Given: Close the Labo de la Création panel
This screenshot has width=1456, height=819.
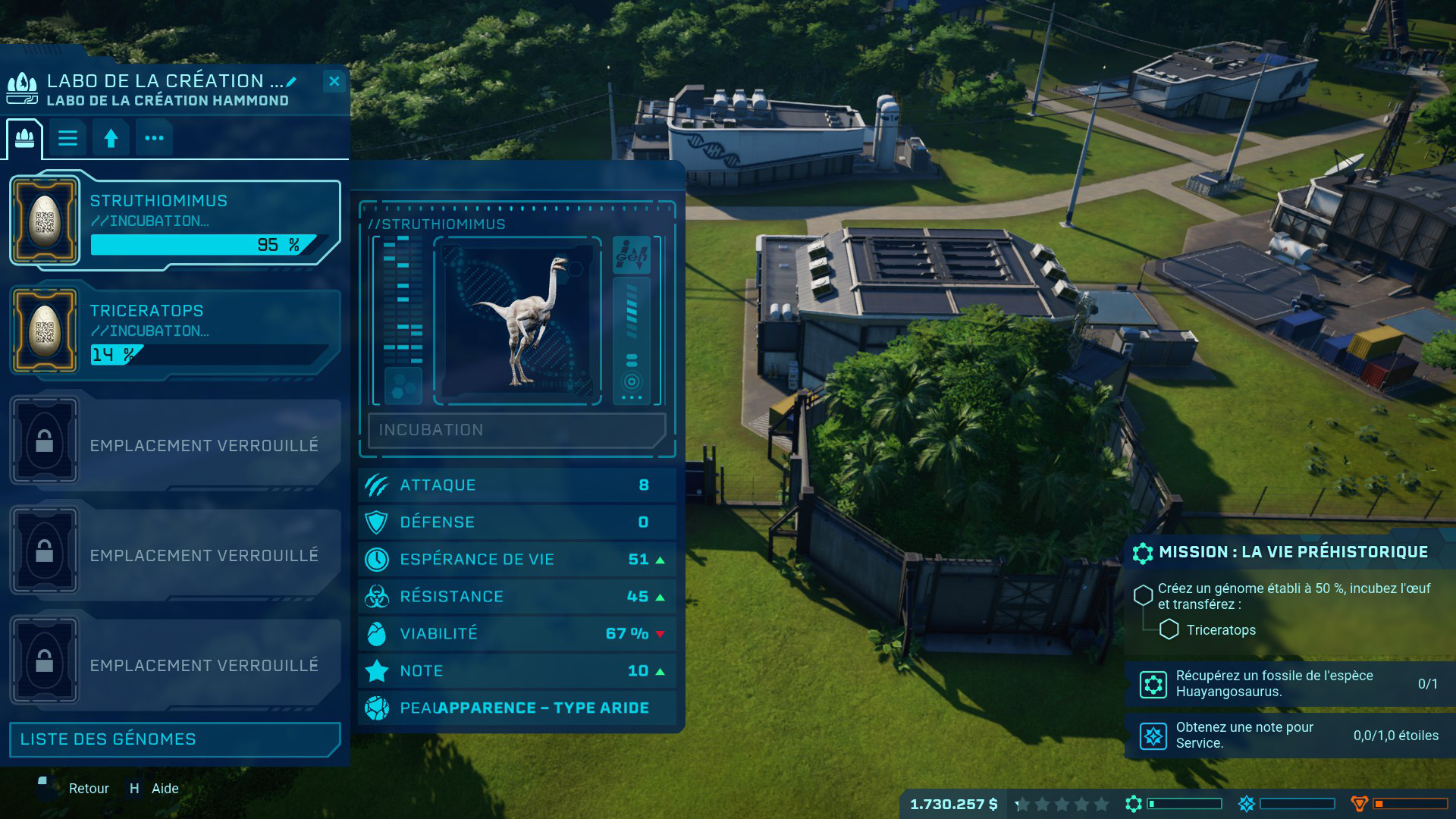Looking at the screenshot, I should (334, 81).
